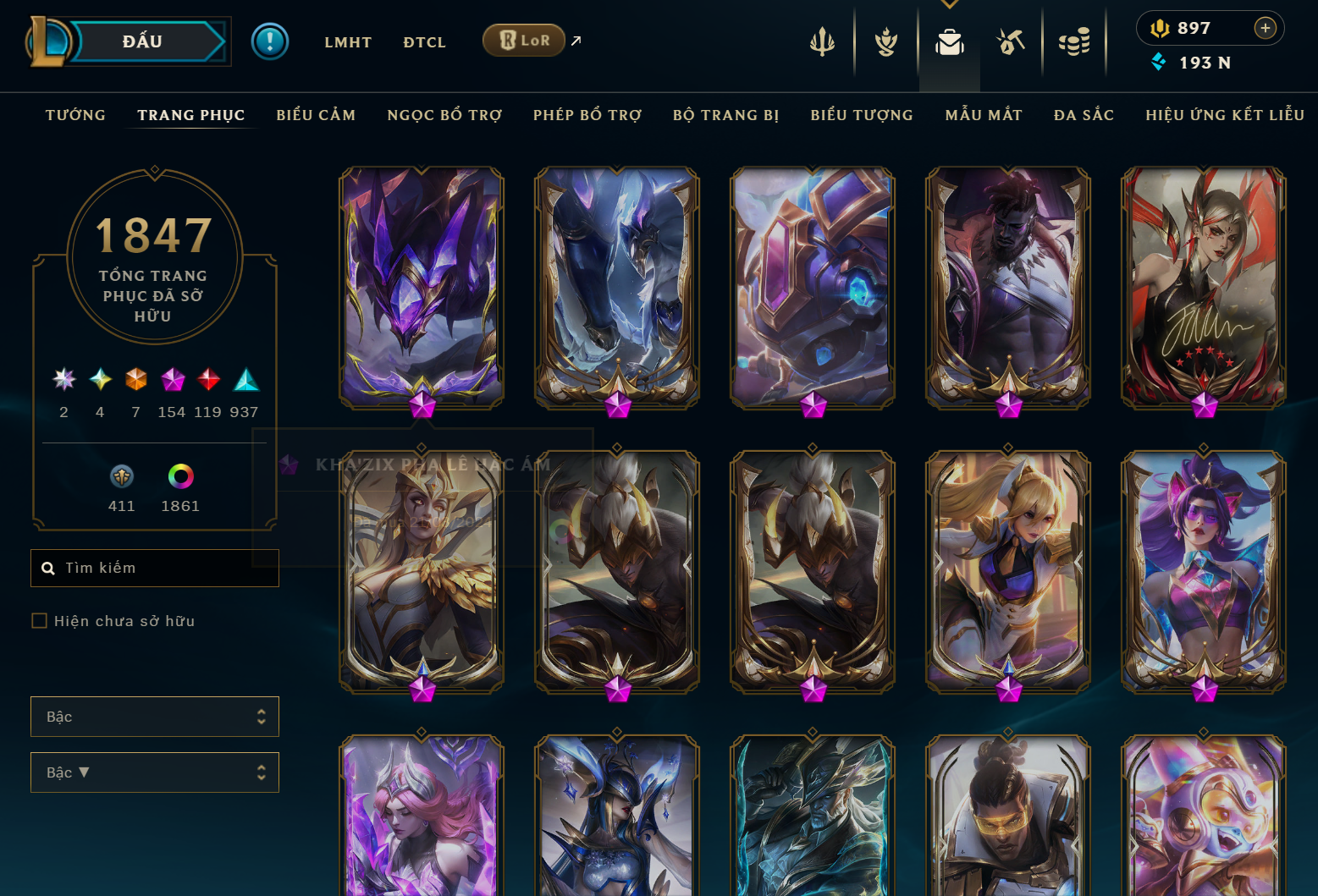Image resolution: width=1318 pixels, height=896 pixels.
Task: Open the LoR external link
Action: [524, 41]
